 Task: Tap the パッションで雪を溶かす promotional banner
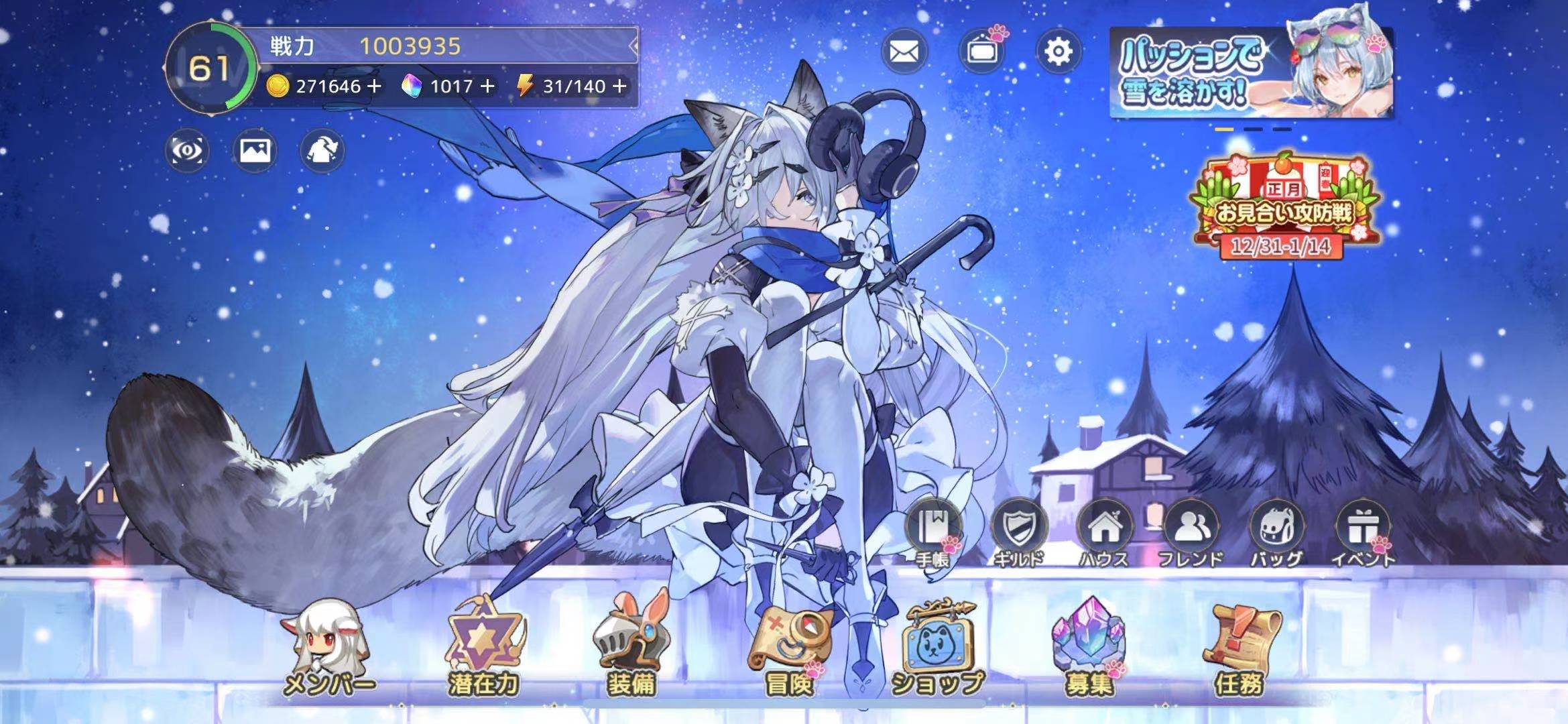pyautogui.click(x=1251, y=72)
